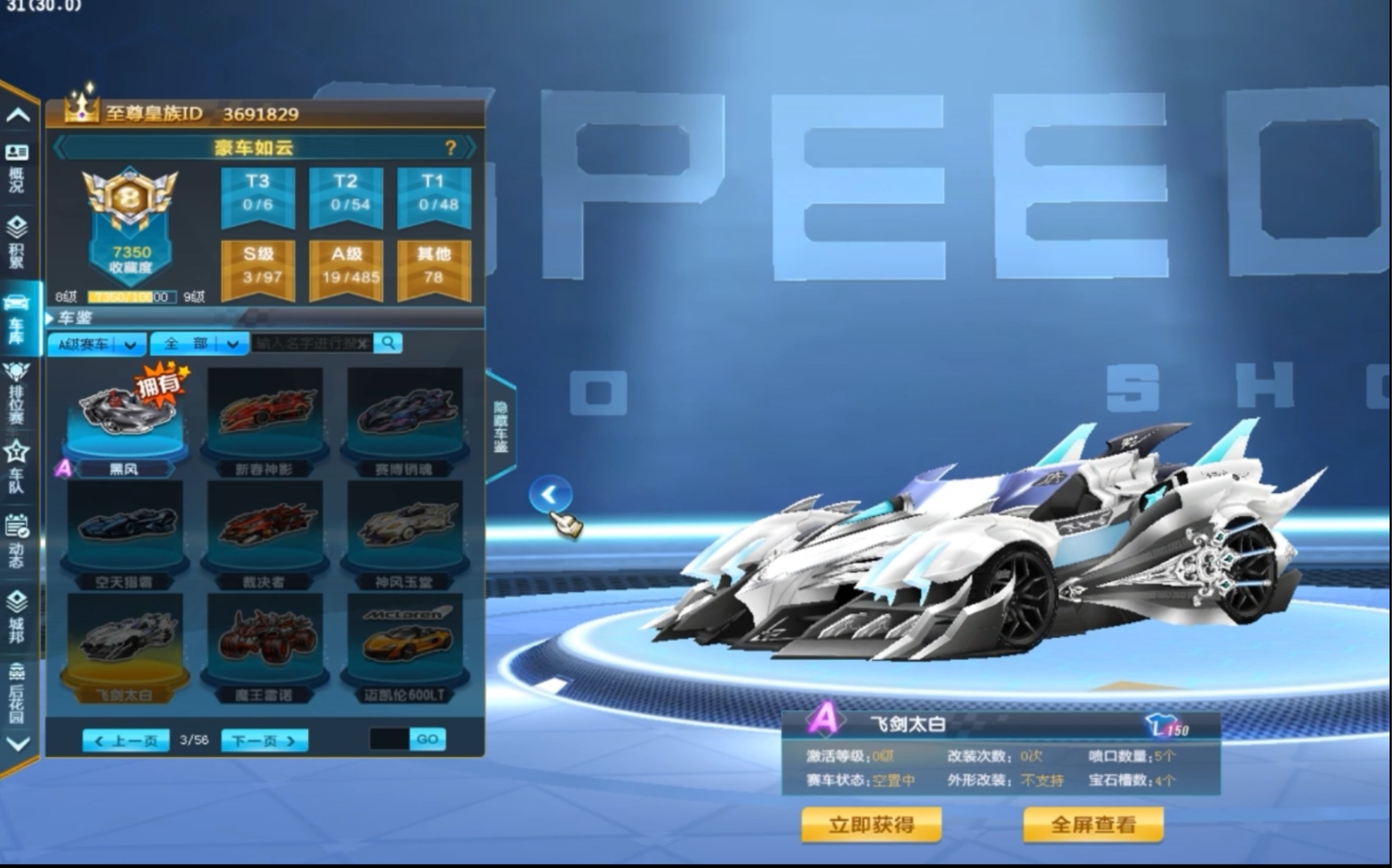This screenshot has width=1392, height=868.
Task: Show the S级 car collection banner
Action: click(257, 267)
